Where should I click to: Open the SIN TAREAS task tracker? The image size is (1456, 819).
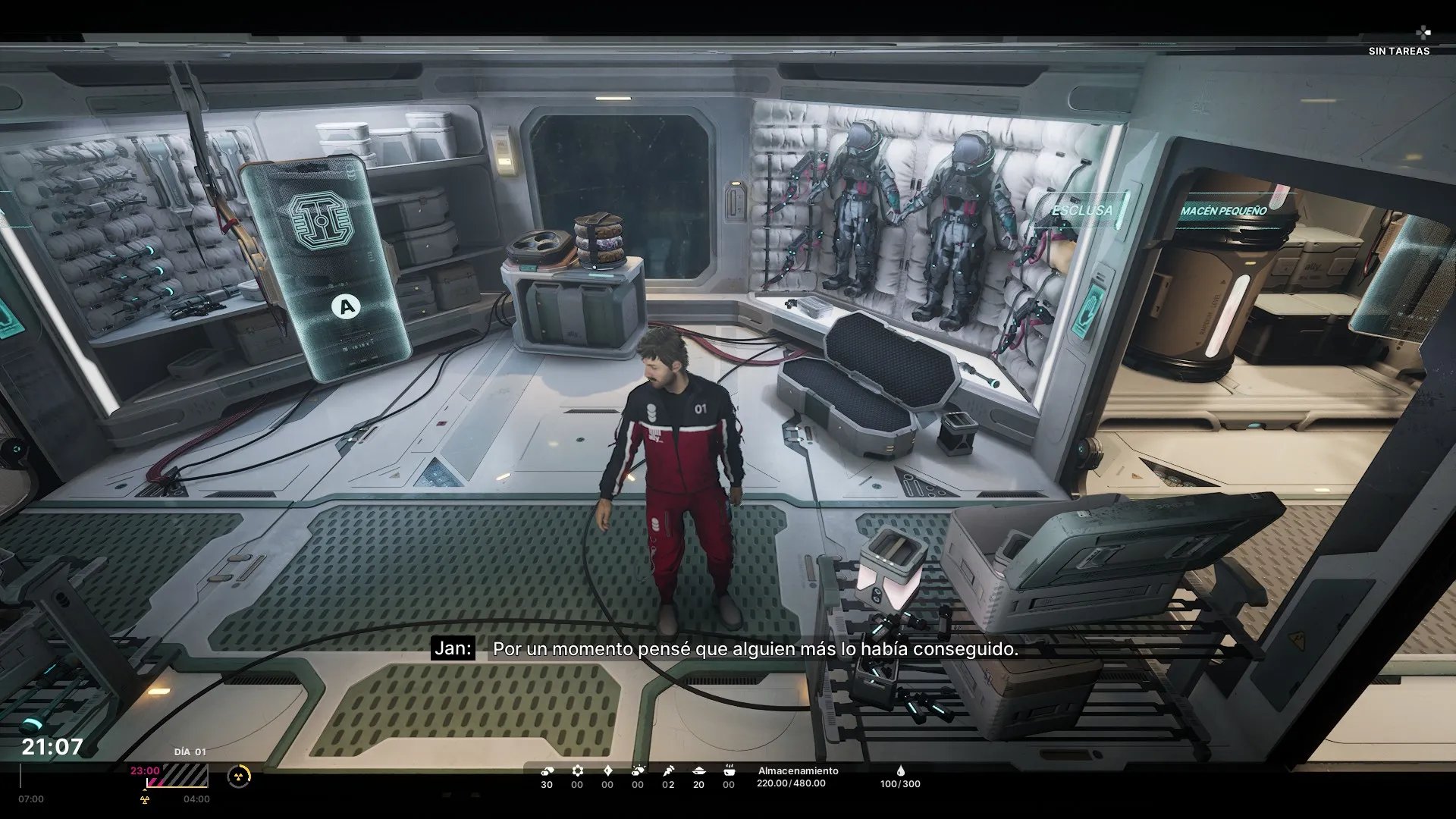tap(1398, 50)
